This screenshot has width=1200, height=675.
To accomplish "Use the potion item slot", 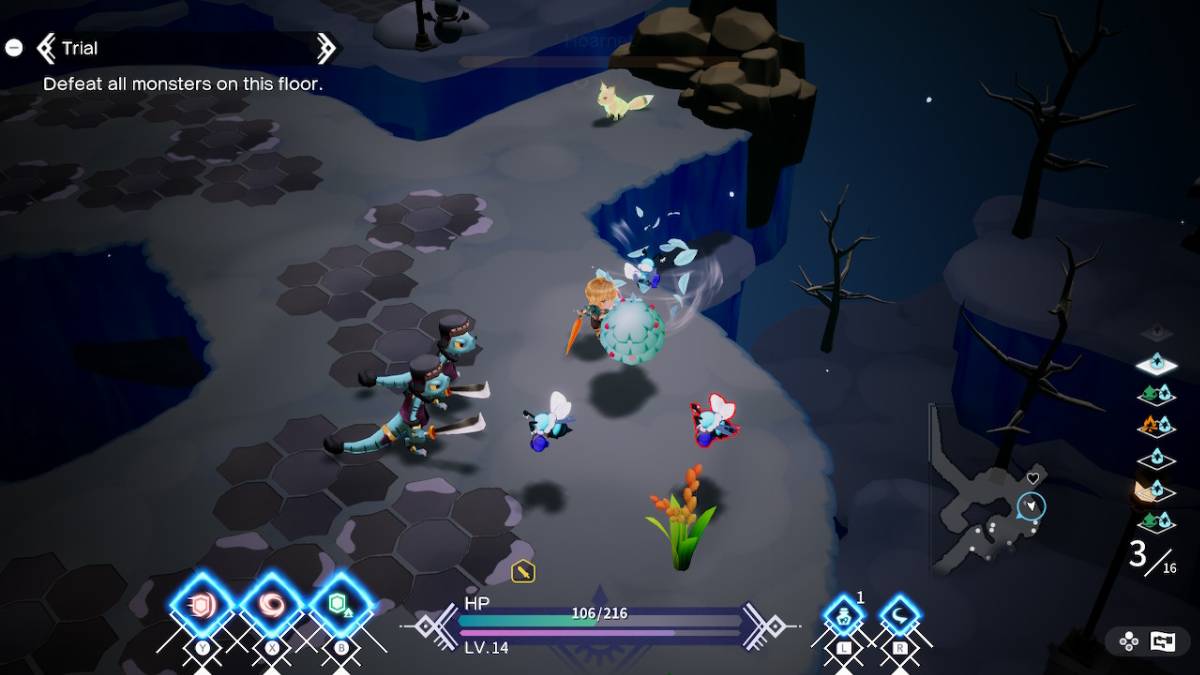I will (x=844, y=616).
